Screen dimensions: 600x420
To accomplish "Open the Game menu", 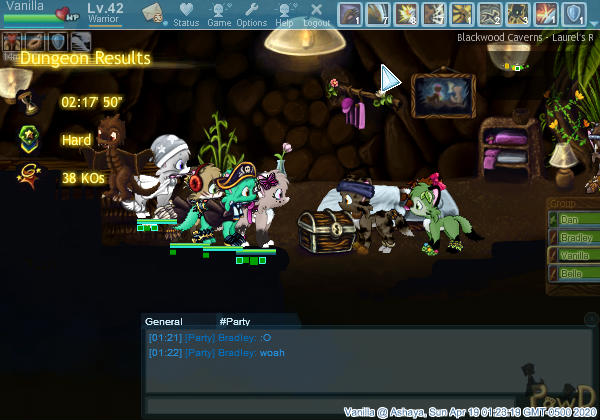I will [x=219, y=14].
